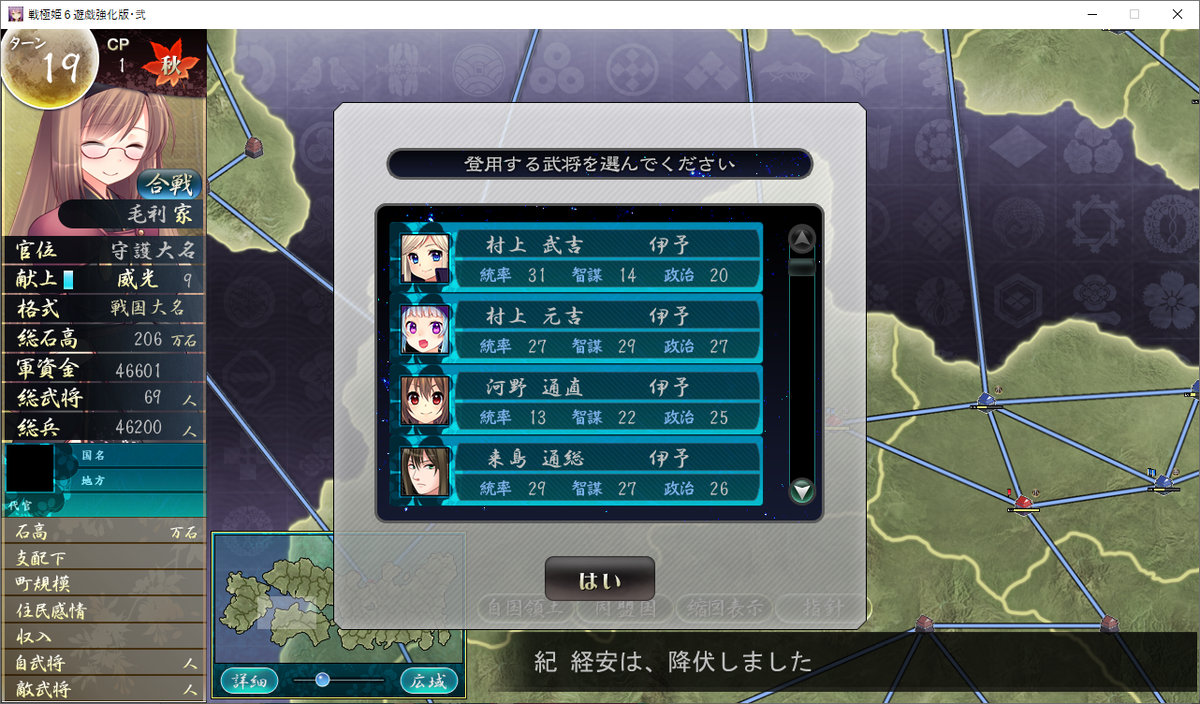Minimize the game window
Viewport: 1200px width, 704px height.
pos(1086,14)
